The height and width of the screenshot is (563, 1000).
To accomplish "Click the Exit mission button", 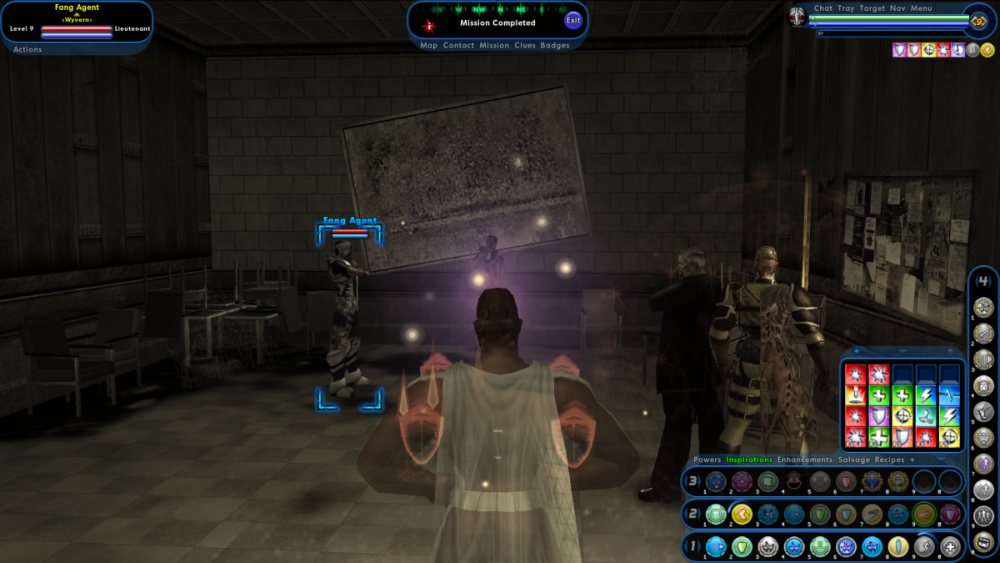I will point(573,21).
